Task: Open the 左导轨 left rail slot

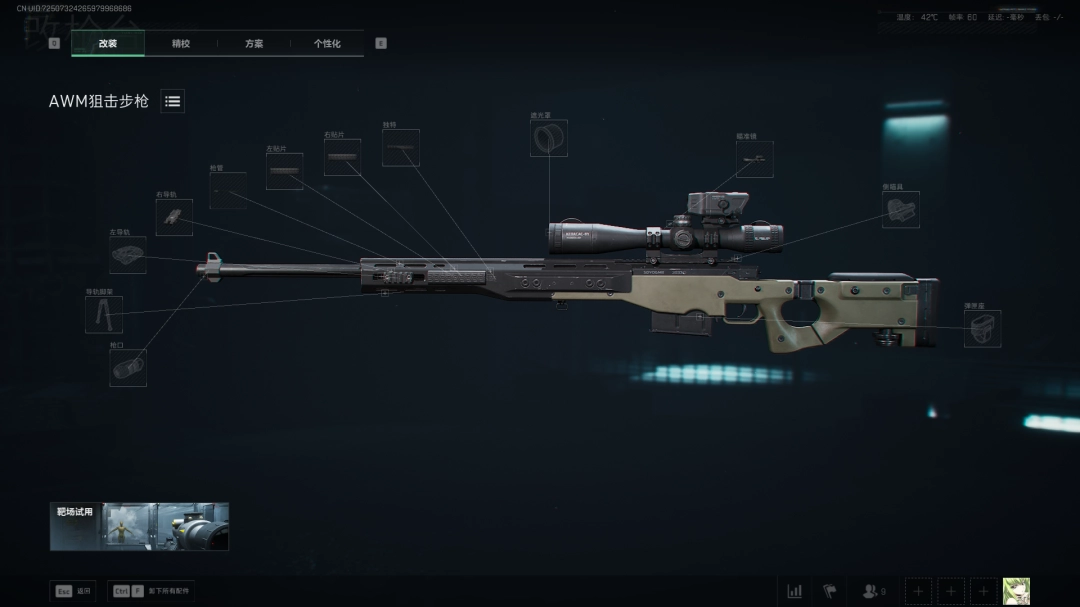Action: (128, 255)
